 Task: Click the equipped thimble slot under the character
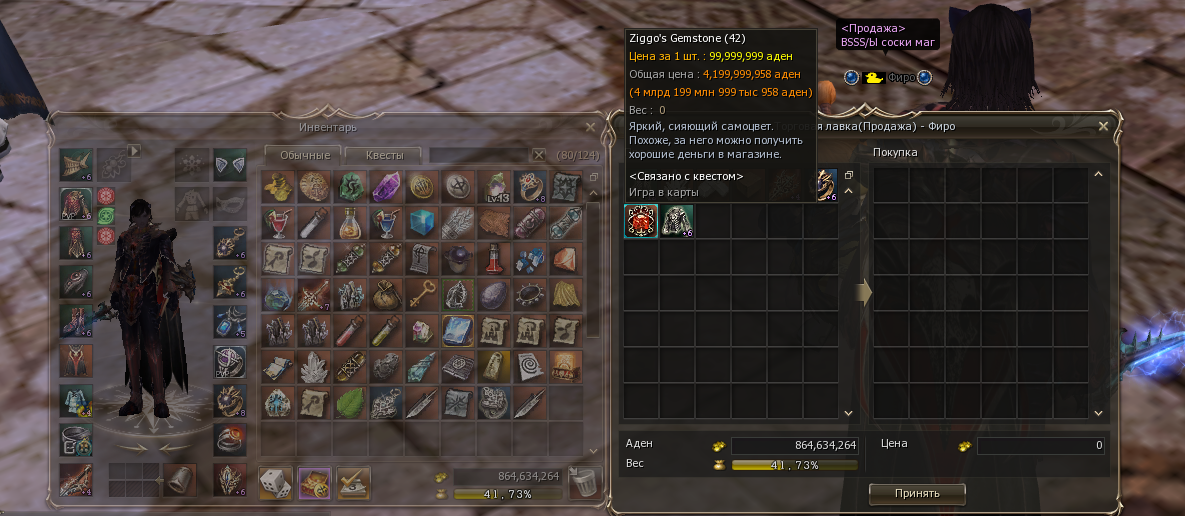(x=181, y=479)
